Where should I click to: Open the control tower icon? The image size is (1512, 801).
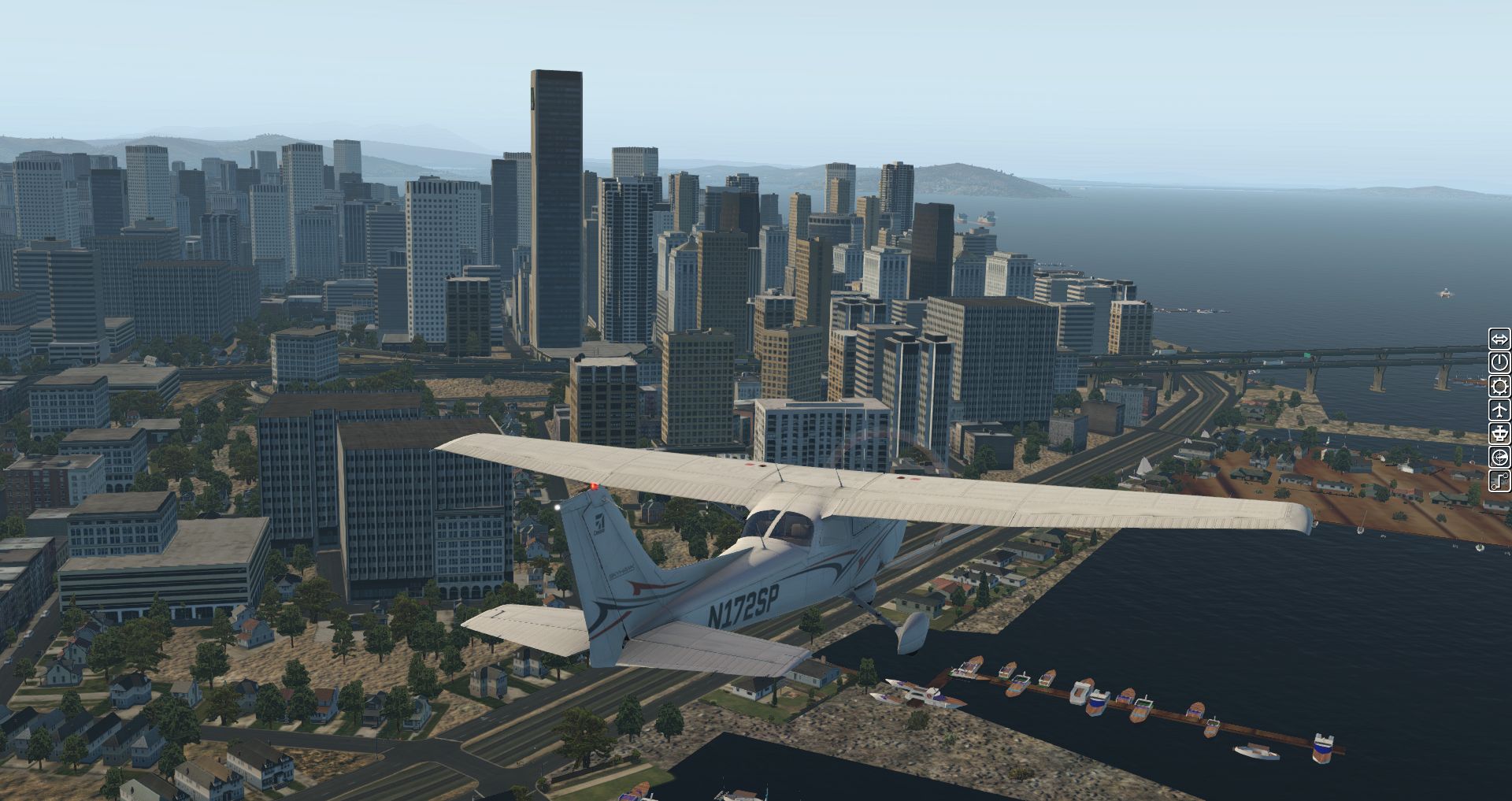pos(1499,433)
